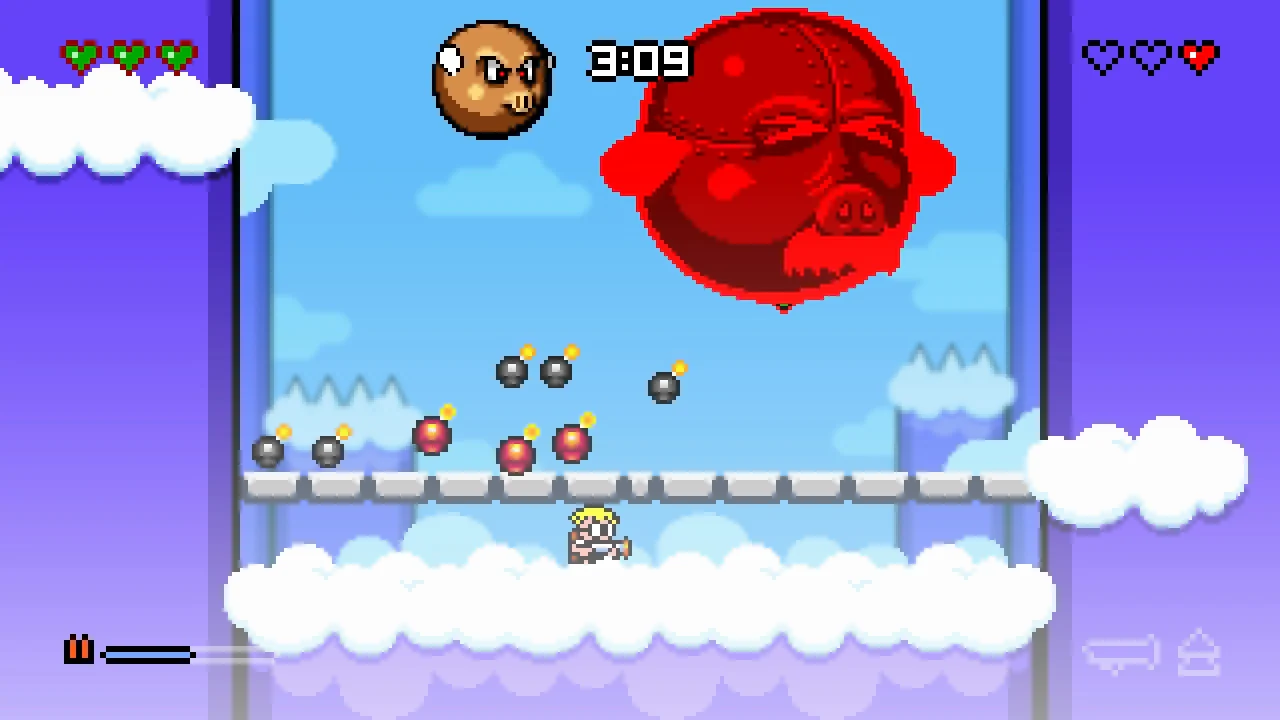The height and width of the screenshot is (720, 1280).
Task: Expand the 3:09 countdown timer
Action: click(640, 62)
